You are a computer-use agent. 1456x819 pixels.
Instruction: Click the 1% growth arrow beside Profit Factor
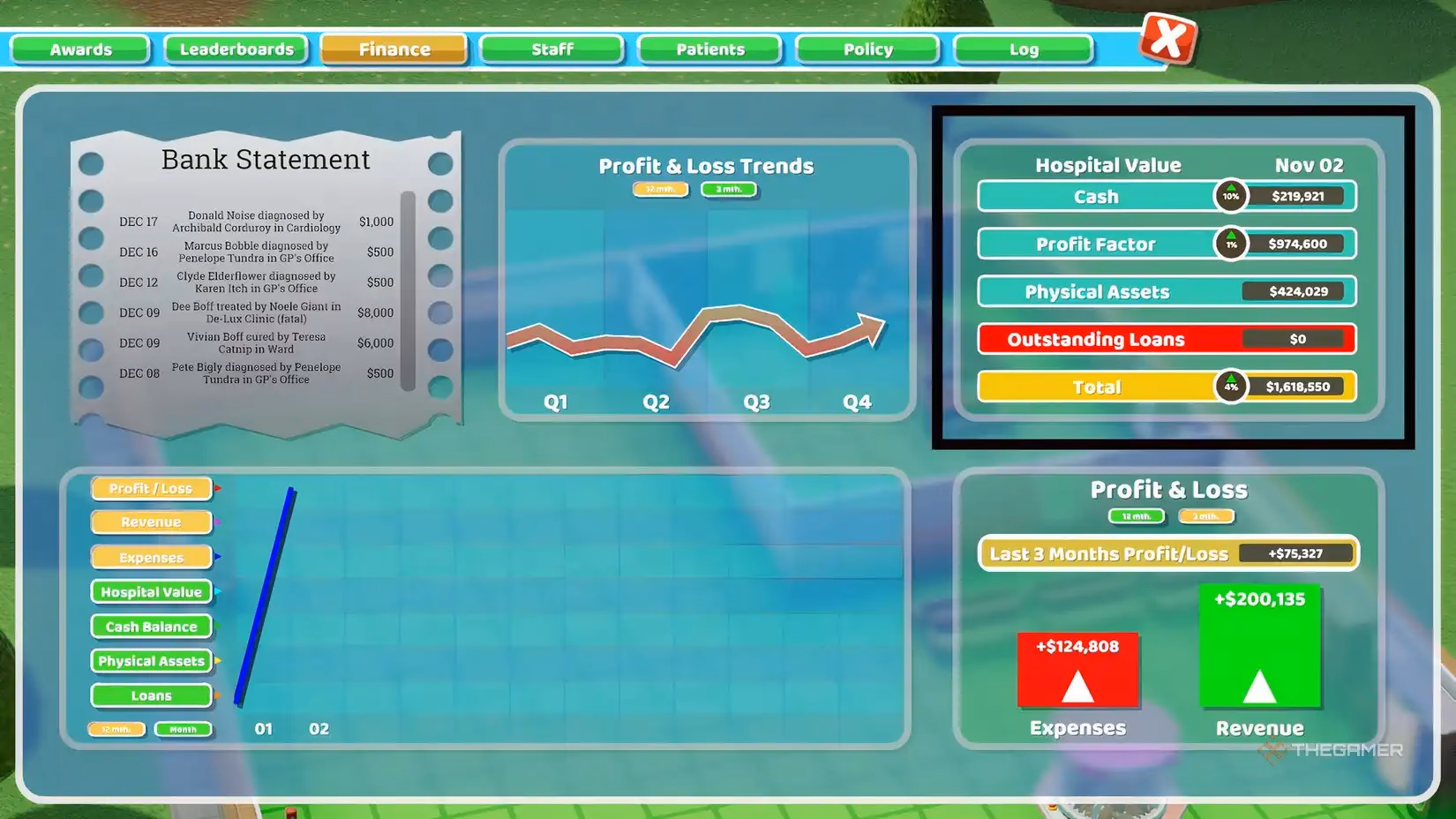coord(1230,244)
